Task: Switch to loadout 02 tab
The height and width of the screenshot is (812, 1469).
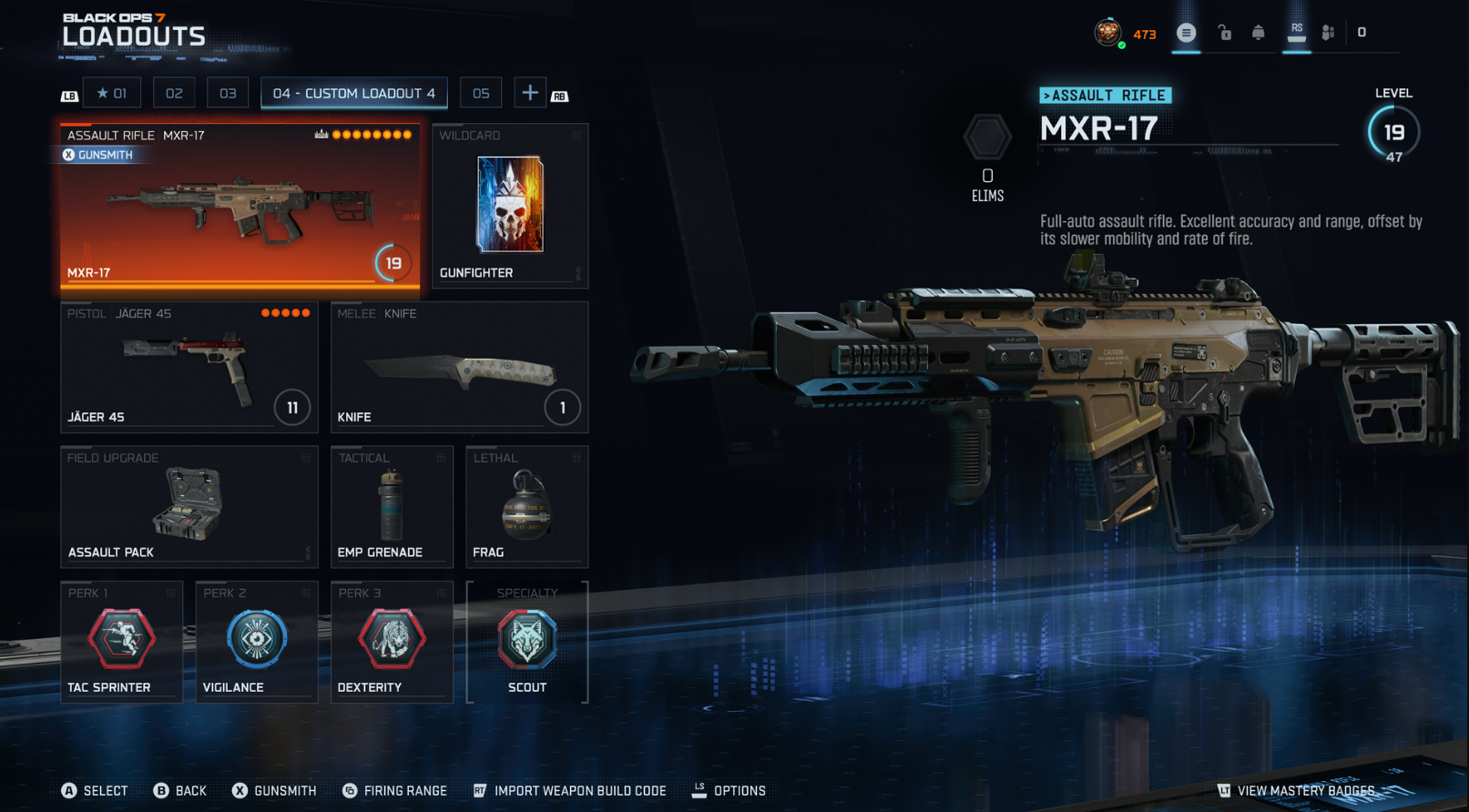Action: [174, 93]
